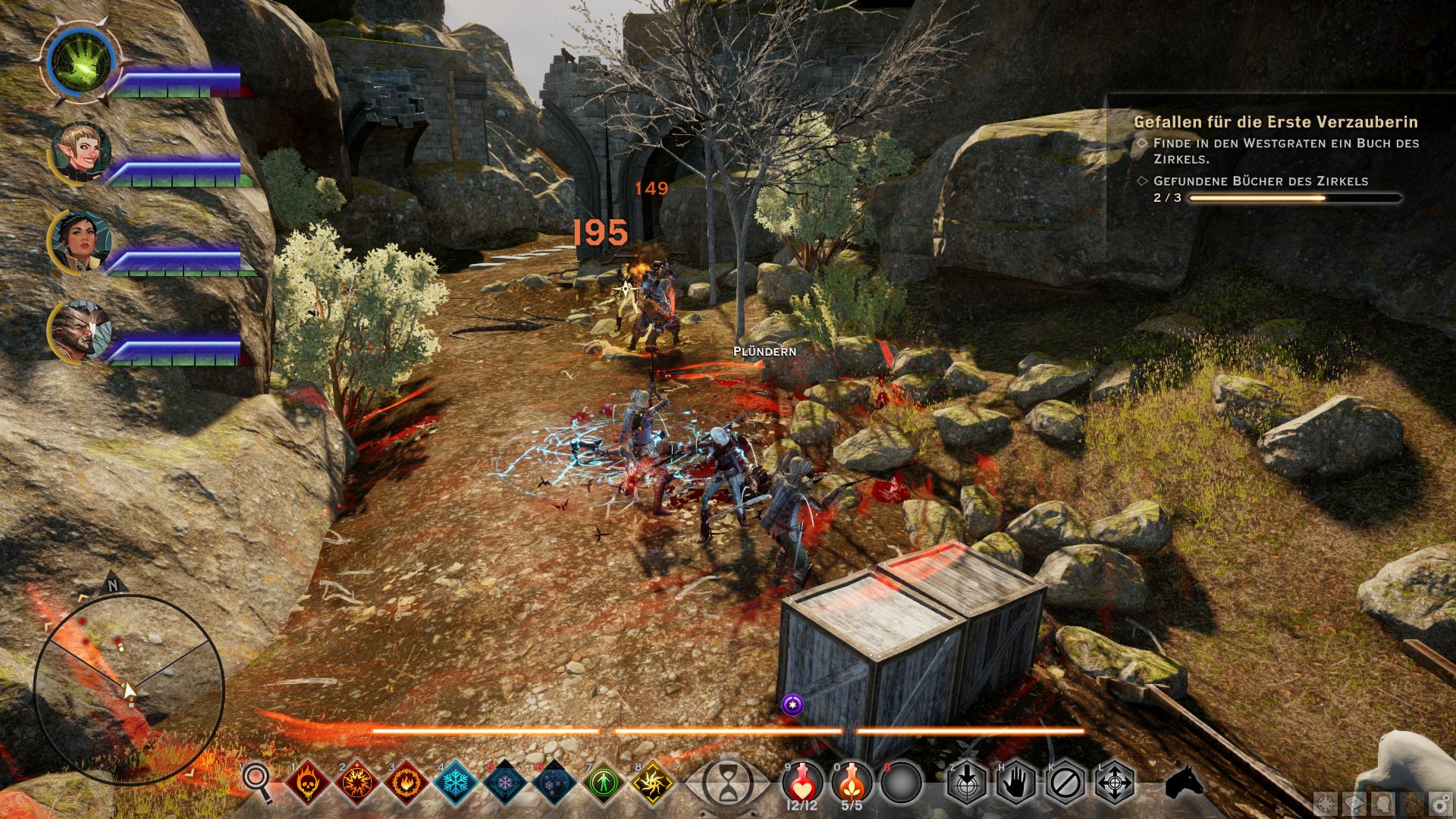Use the yellow swirling sun ability

pos(651,782)
